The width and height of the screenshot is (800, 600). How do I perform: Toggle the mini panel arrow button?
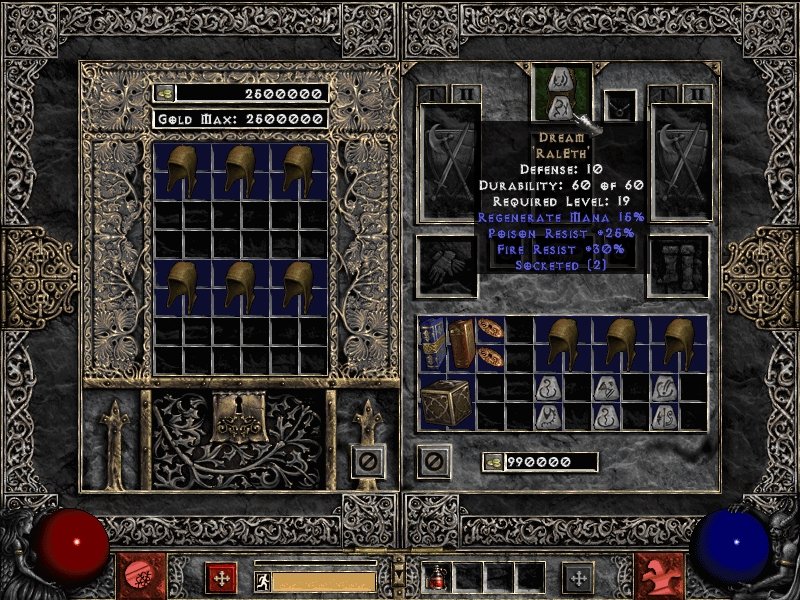(399, 577)
